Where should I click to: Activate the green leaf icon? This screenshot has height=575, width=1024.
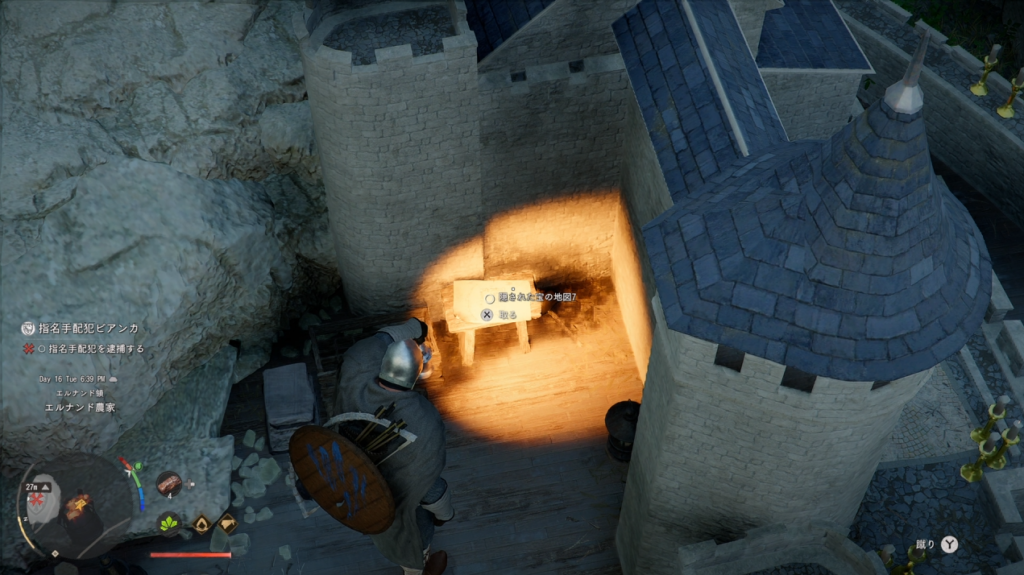[x=169, y=522]
